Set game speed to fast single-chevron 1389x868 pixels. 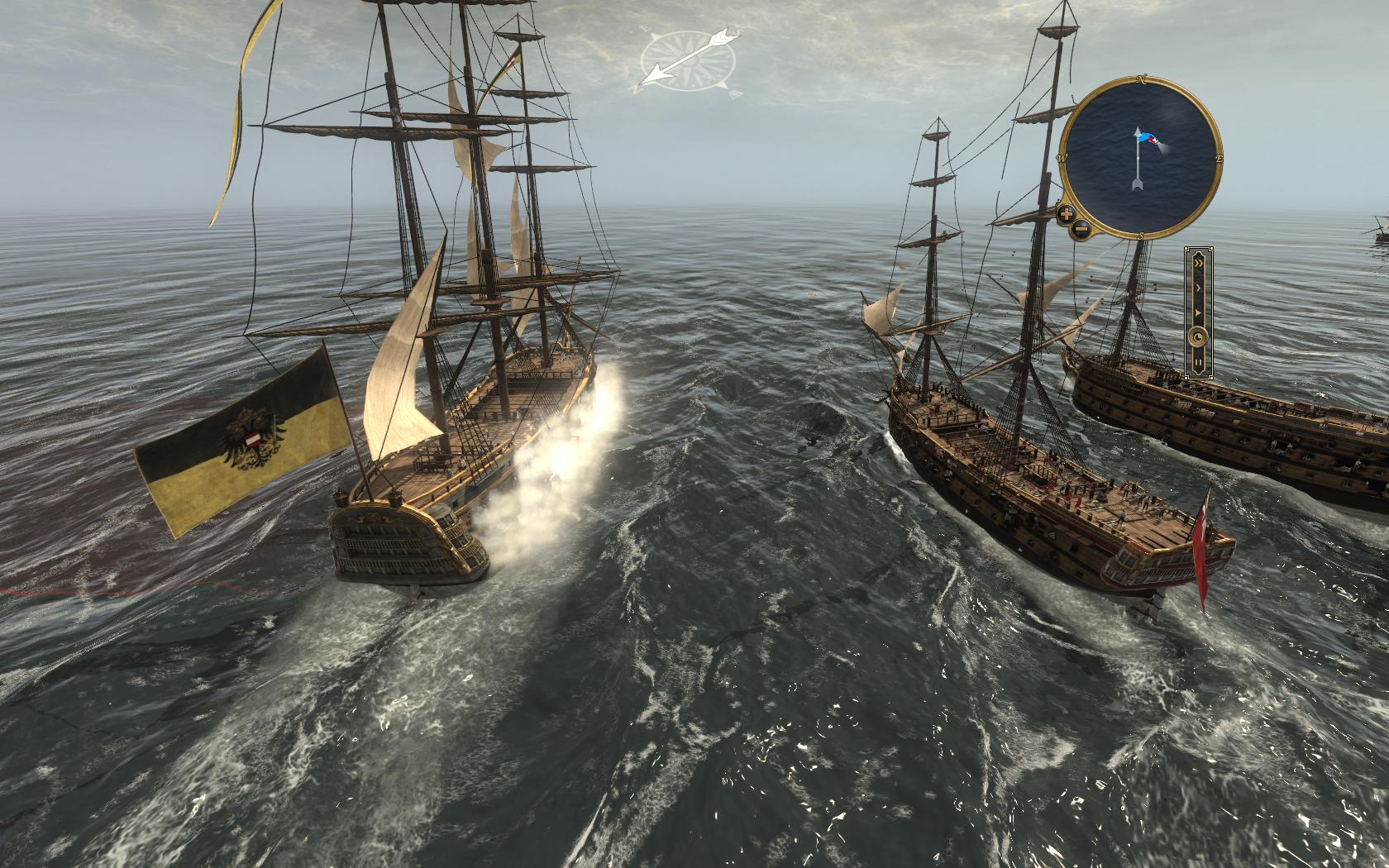pos(1197,287)
